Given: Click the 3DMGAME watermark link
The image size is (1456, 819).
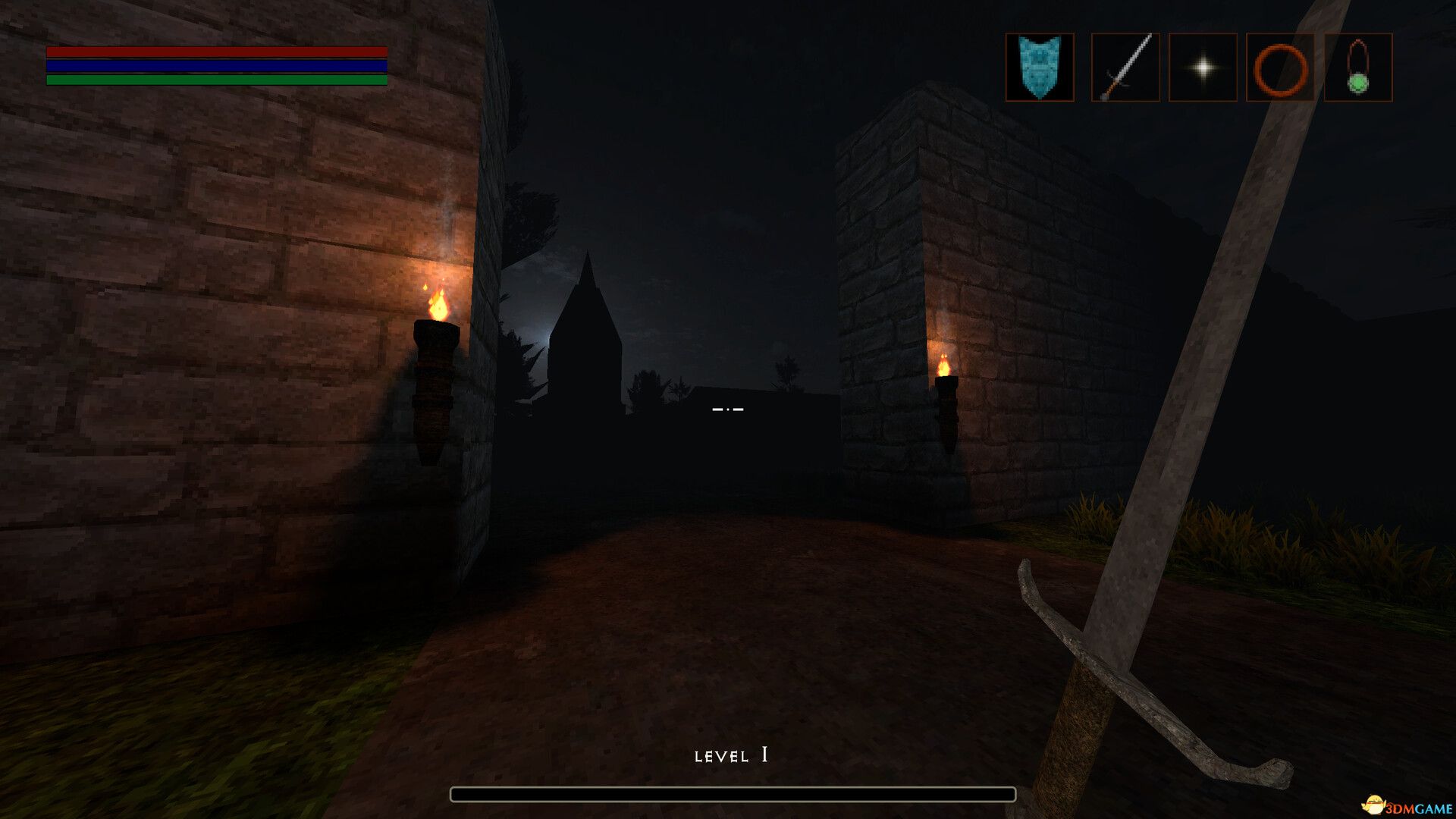Looking at the screenshot, I should point(1410,806).
